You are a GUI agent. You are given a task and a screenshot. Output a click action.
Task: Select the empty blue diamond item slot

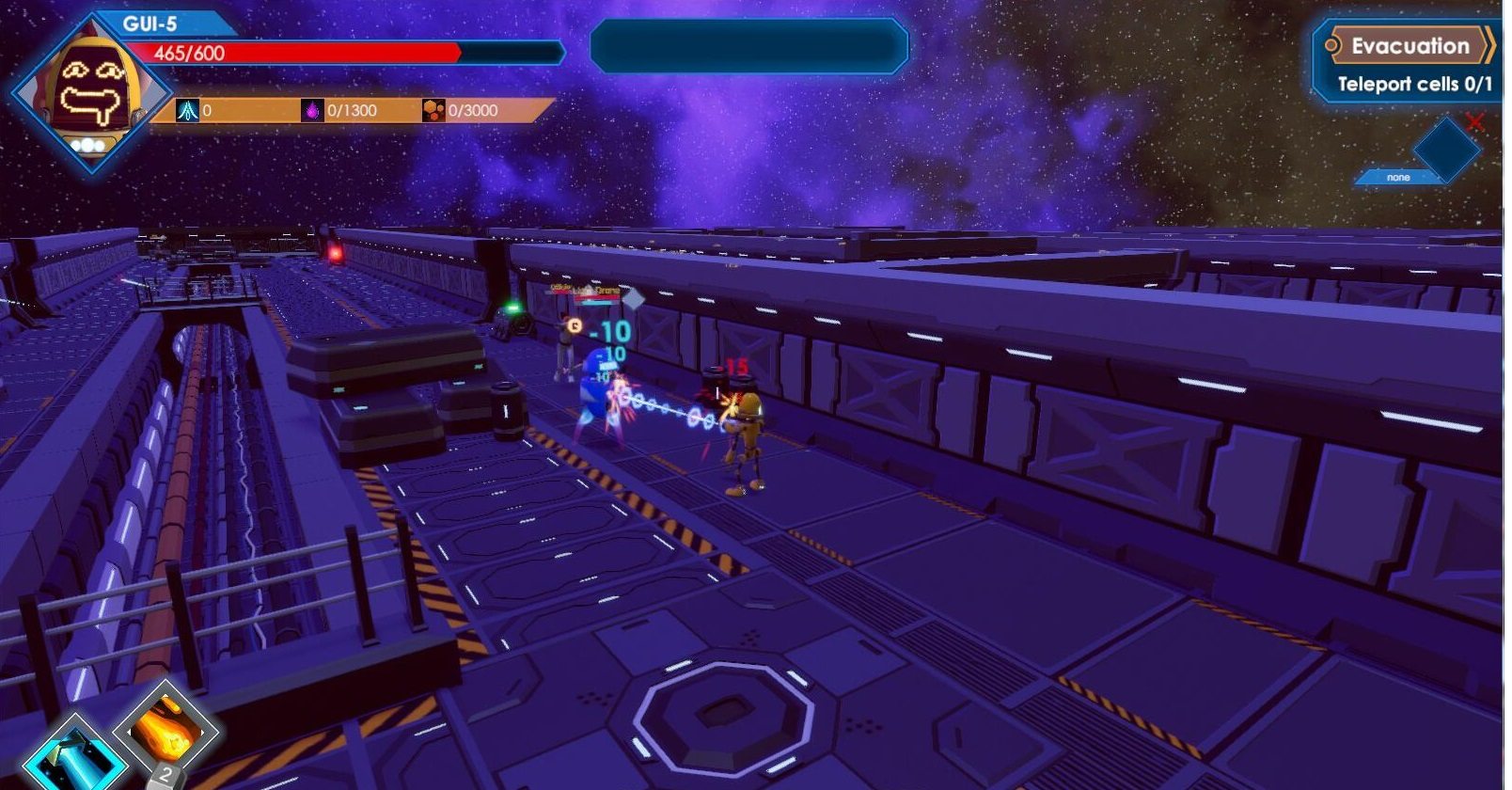(1445, 149)
